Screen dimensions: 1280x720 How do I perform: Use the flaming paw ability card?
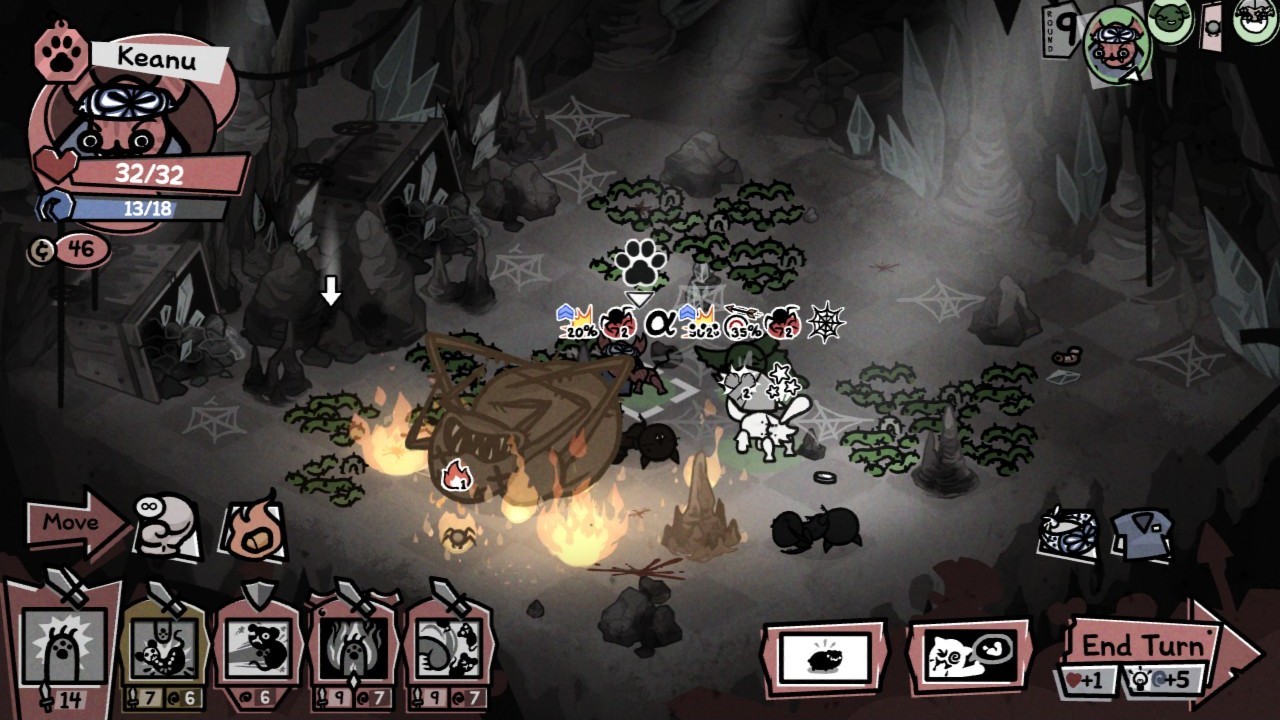coord(353,647)
